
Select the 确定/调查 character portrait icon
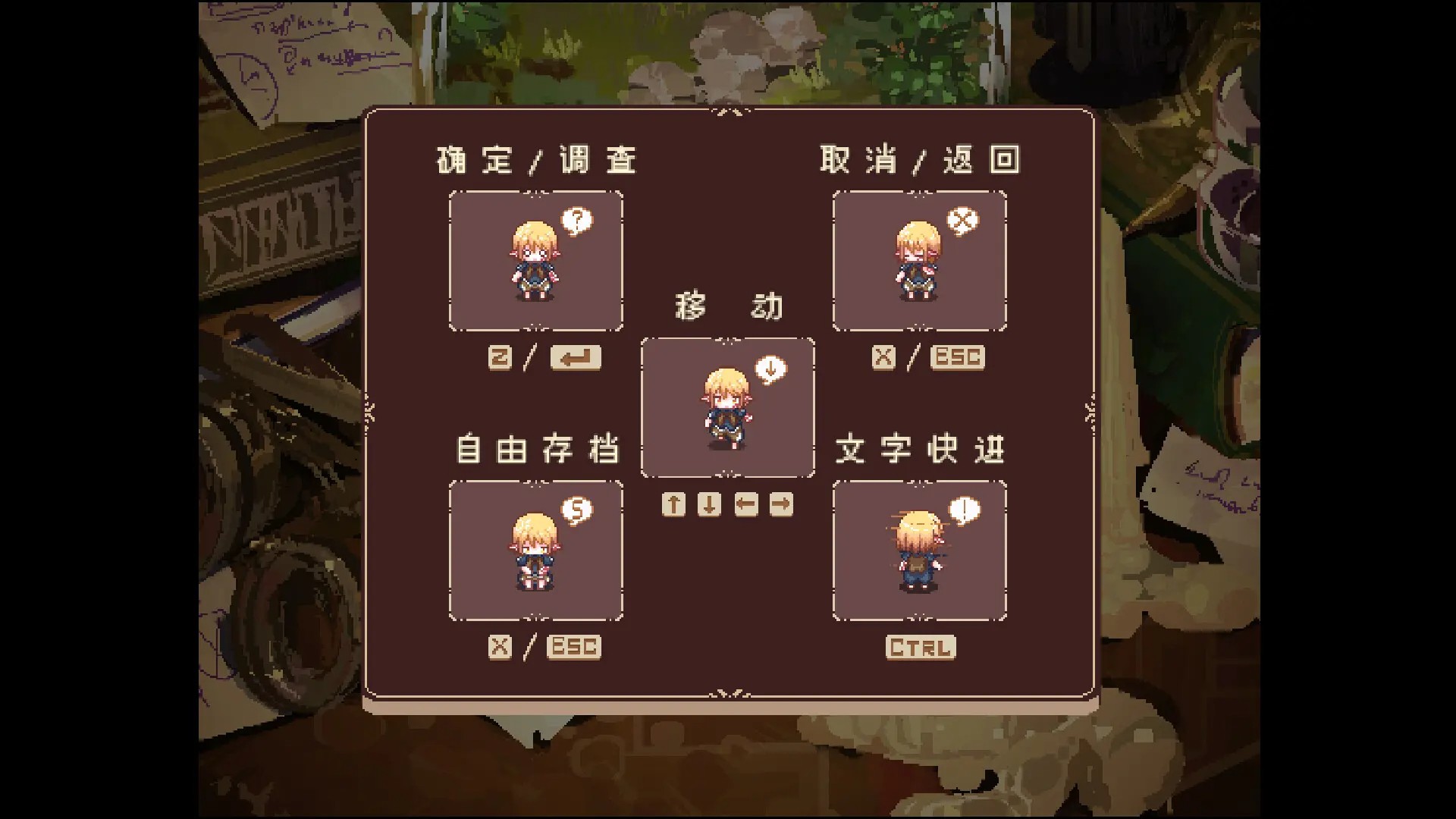pos(536,262)
